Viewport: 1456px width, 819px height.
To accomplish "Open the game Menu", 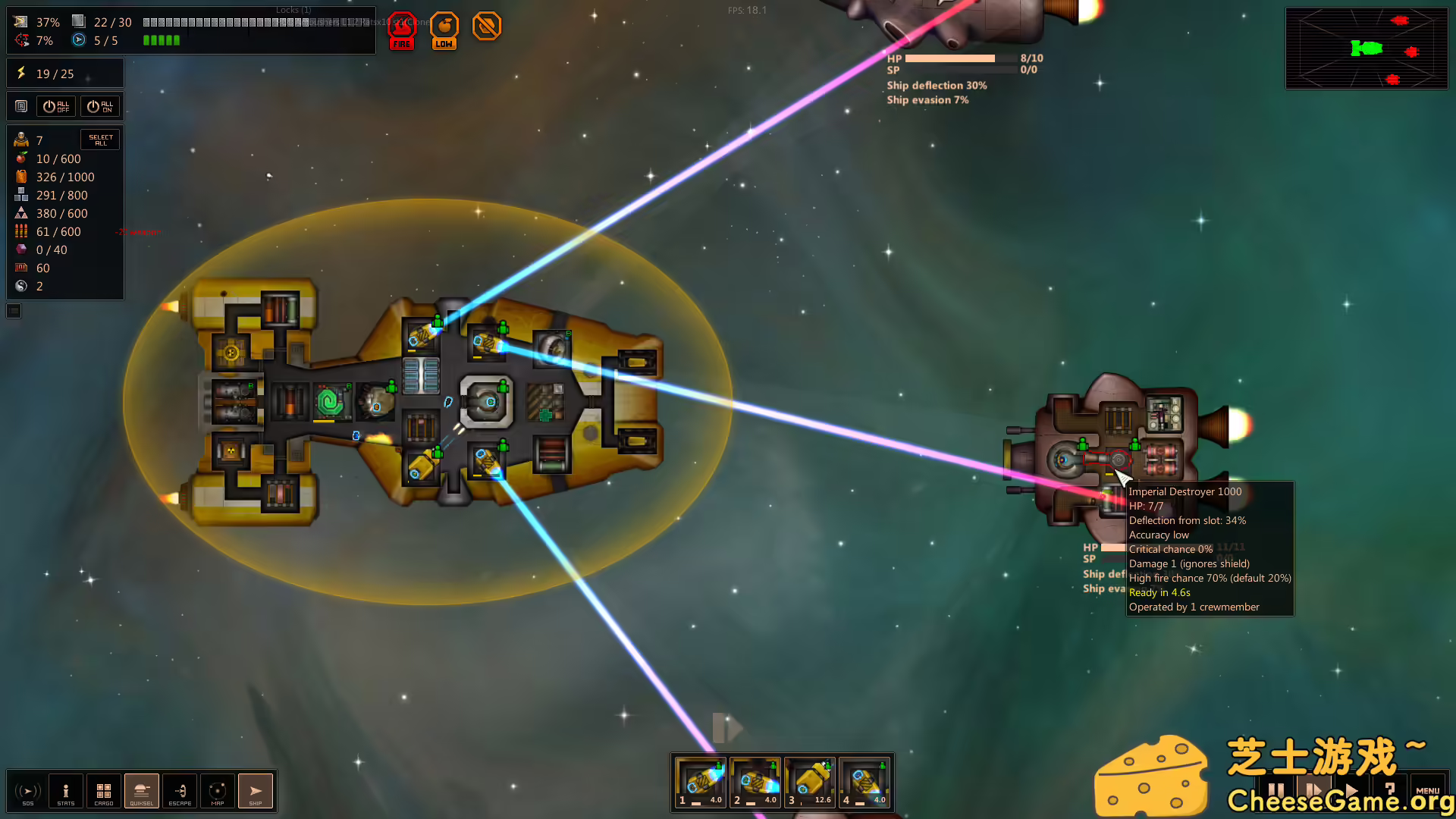I will point(1427,791).
